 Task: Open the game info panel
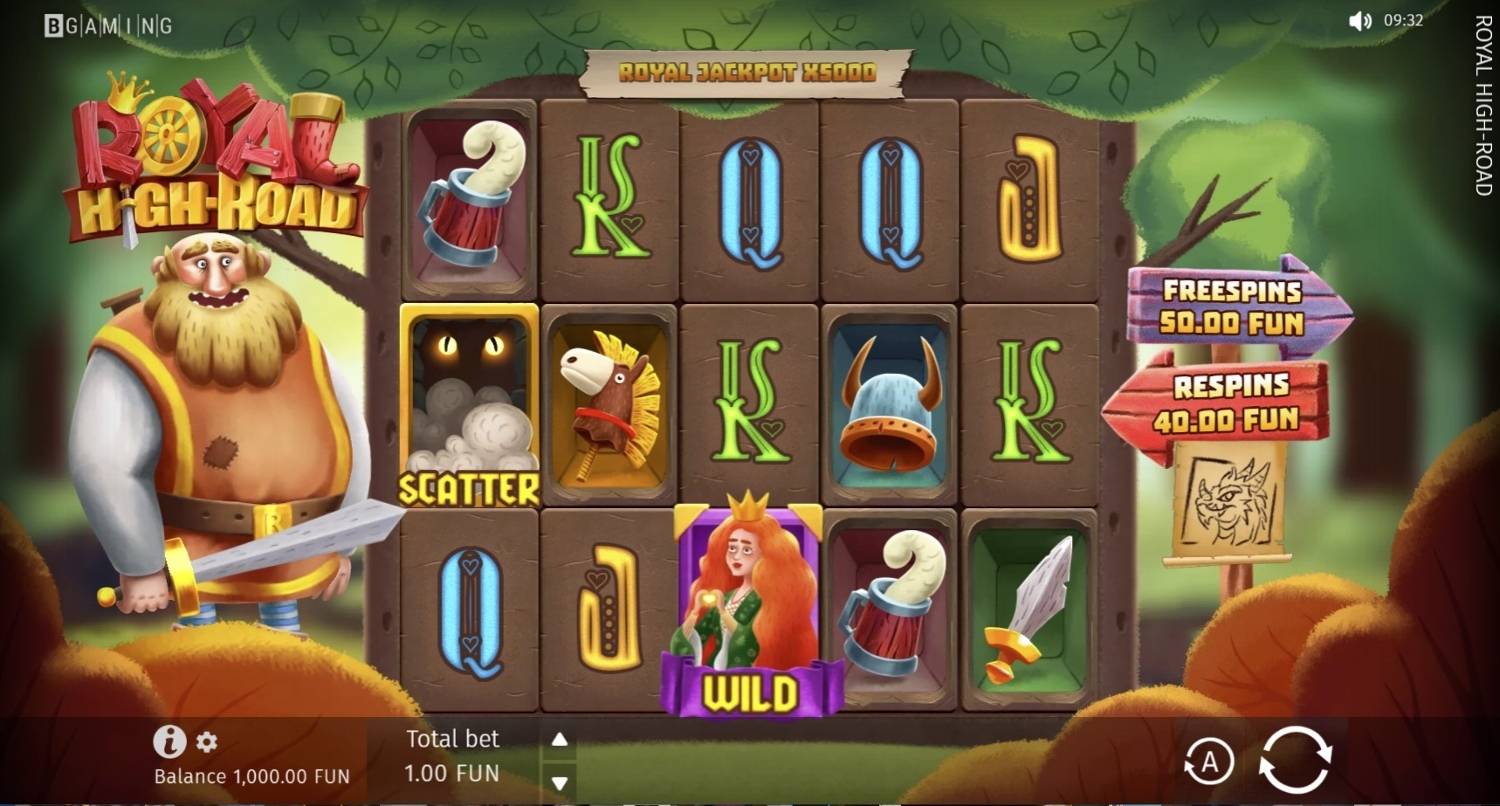click(x=170, y=741)
